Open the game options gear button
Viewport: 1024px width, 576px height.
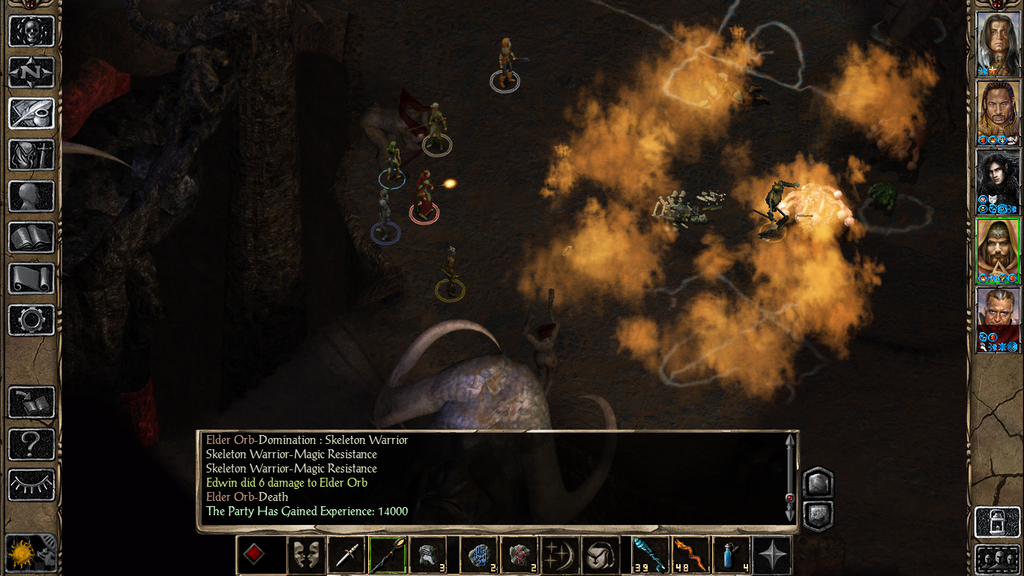pos(31,320)
